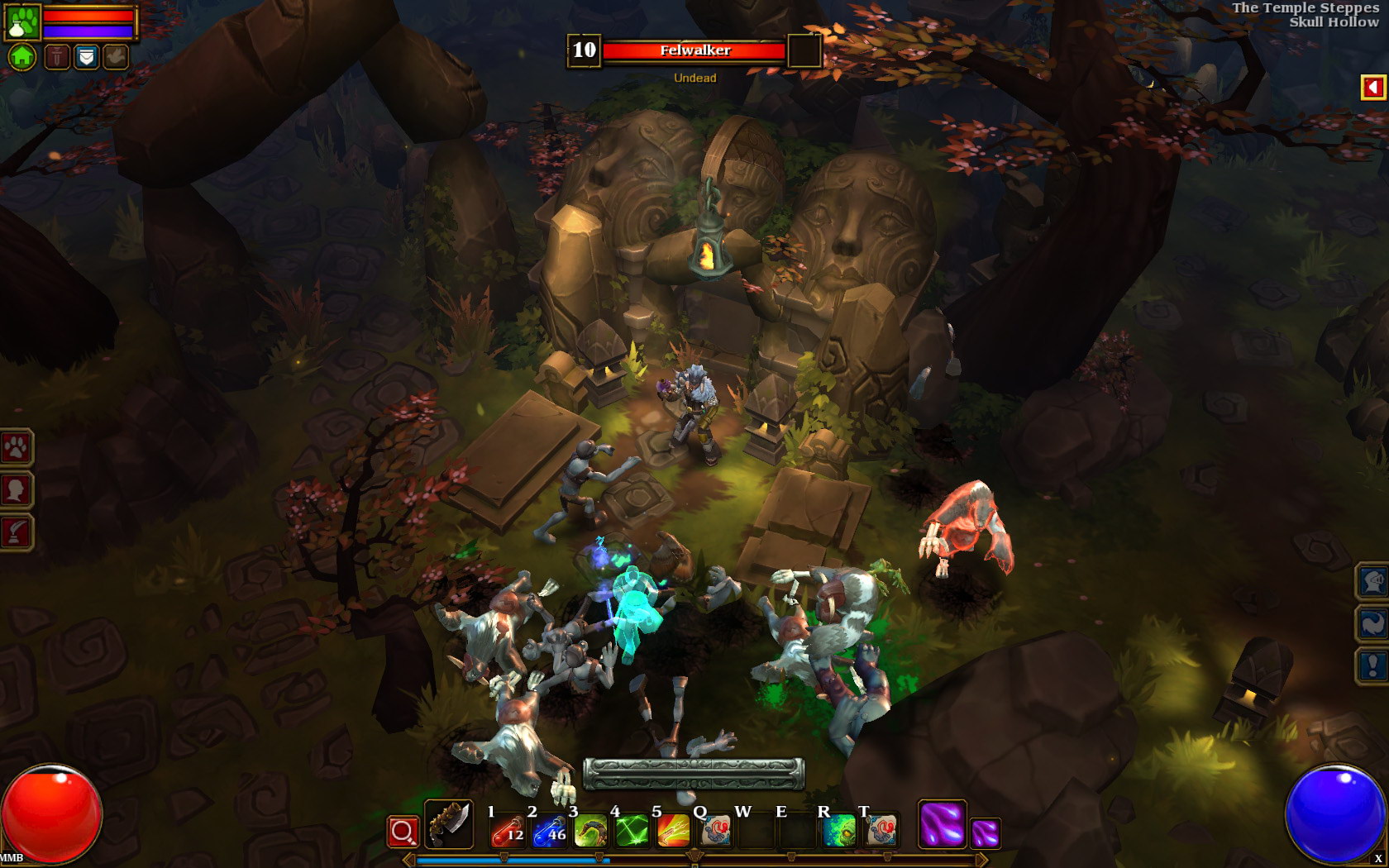
Task: Click the blue swirl side button
Action: 1373,623
